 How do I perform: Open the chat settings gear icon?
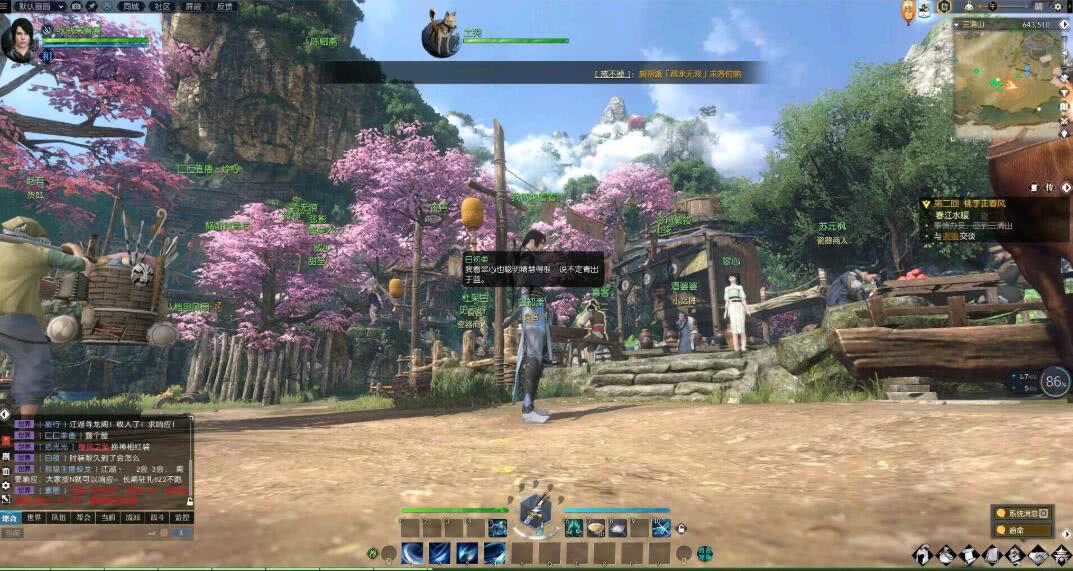click(6, 484)
